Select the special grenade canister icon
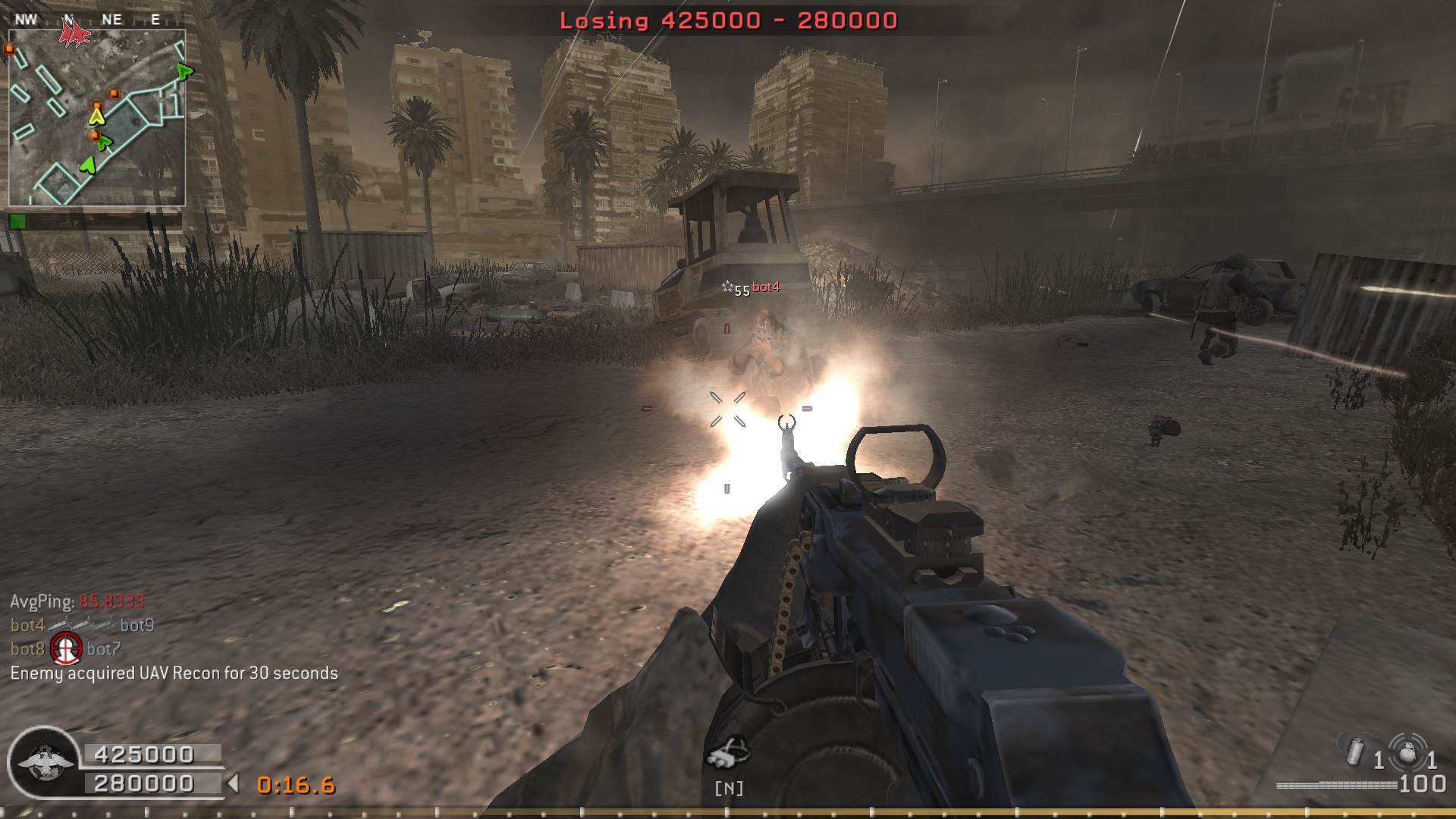This screenshot has width=1456, height=819. (x=1356, y=751)
